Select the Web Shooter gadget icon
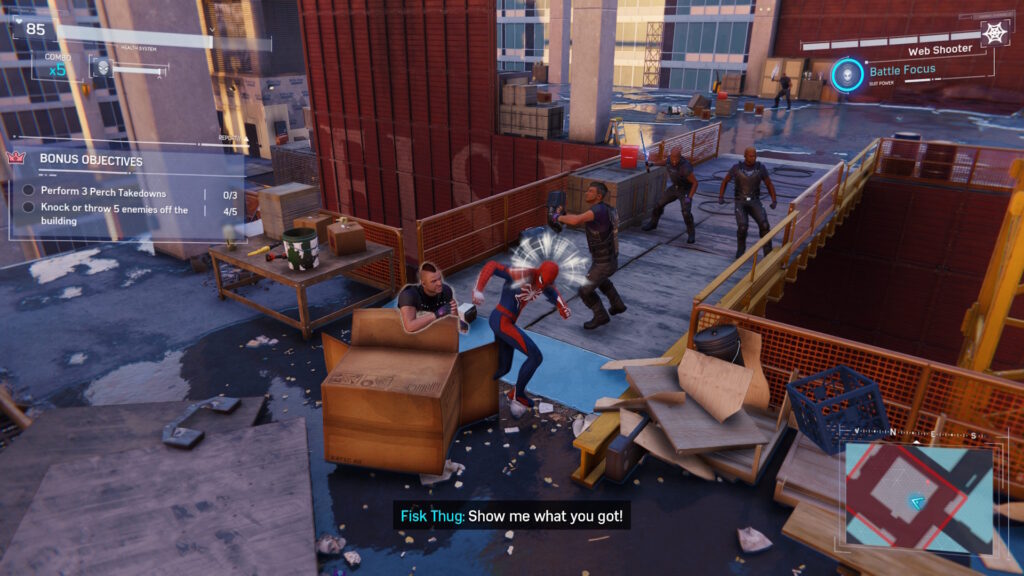 [x=995, y=32]
